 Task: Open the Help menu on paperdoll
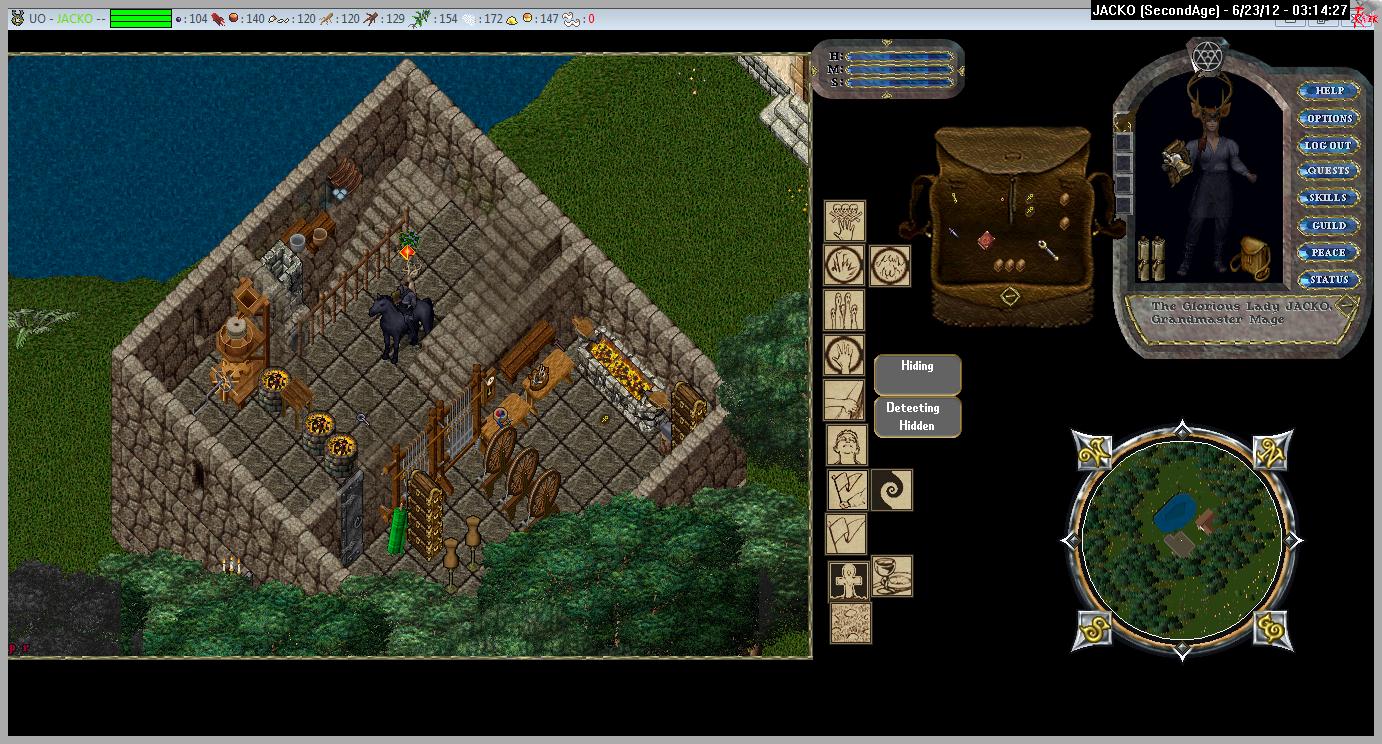(x=1329, y=91)
